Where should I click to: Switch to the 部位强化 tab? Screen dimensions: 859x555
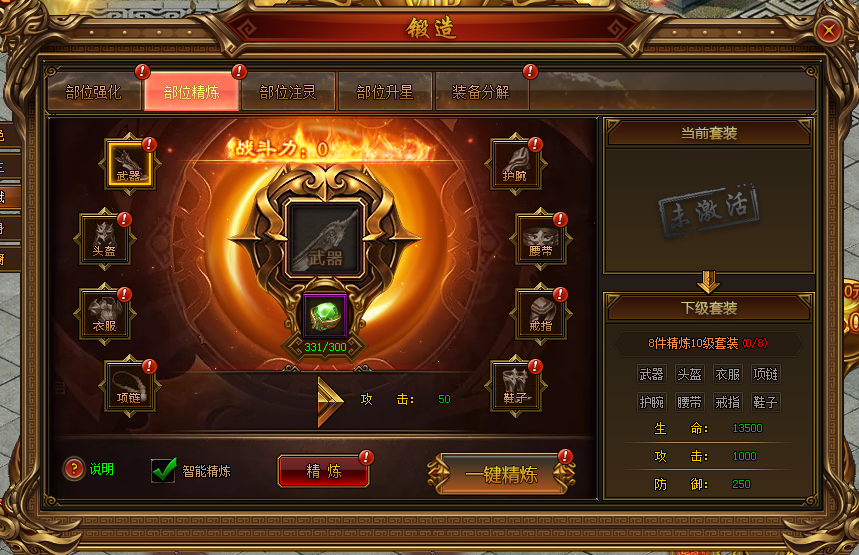coord(93,92)
